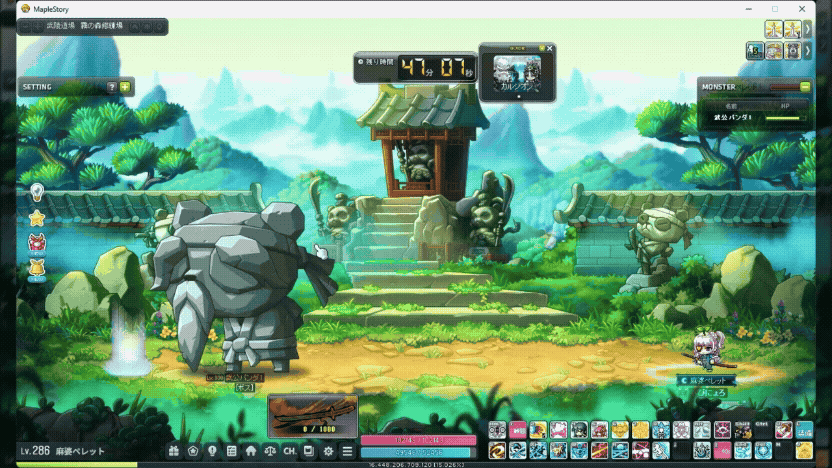832x468 pixels.
Task: Expand the SETTING panel with plus button
Action: click(125, 87)
